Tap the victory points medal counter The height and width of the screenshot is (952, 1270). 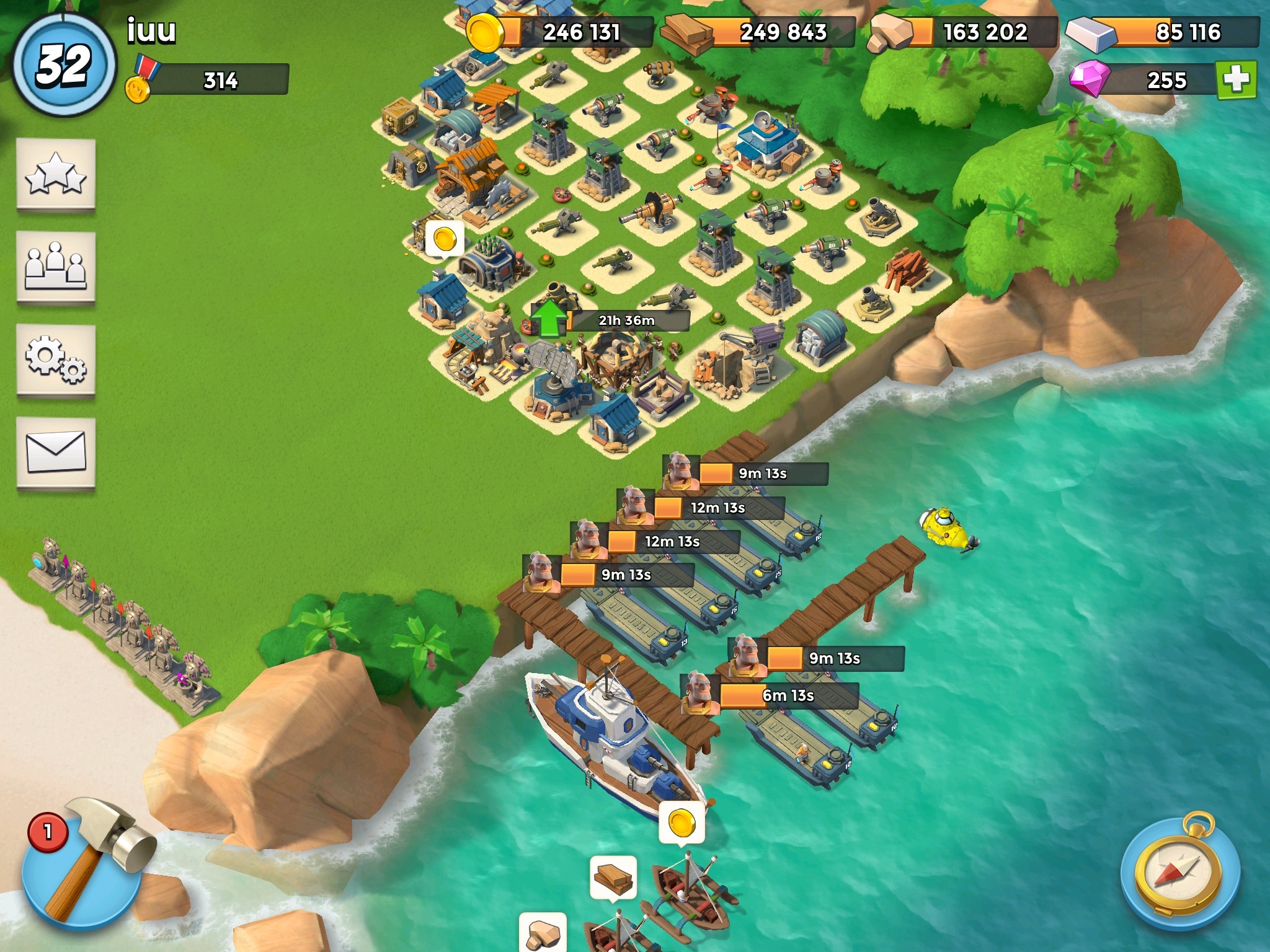coord(211,81)
